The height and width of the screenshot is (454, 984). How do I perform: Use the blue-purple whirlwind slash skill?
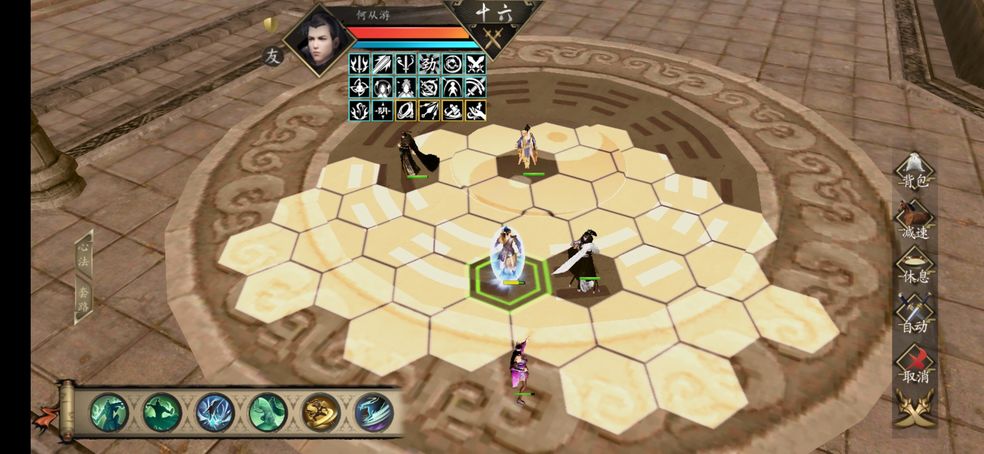[374, 412]
